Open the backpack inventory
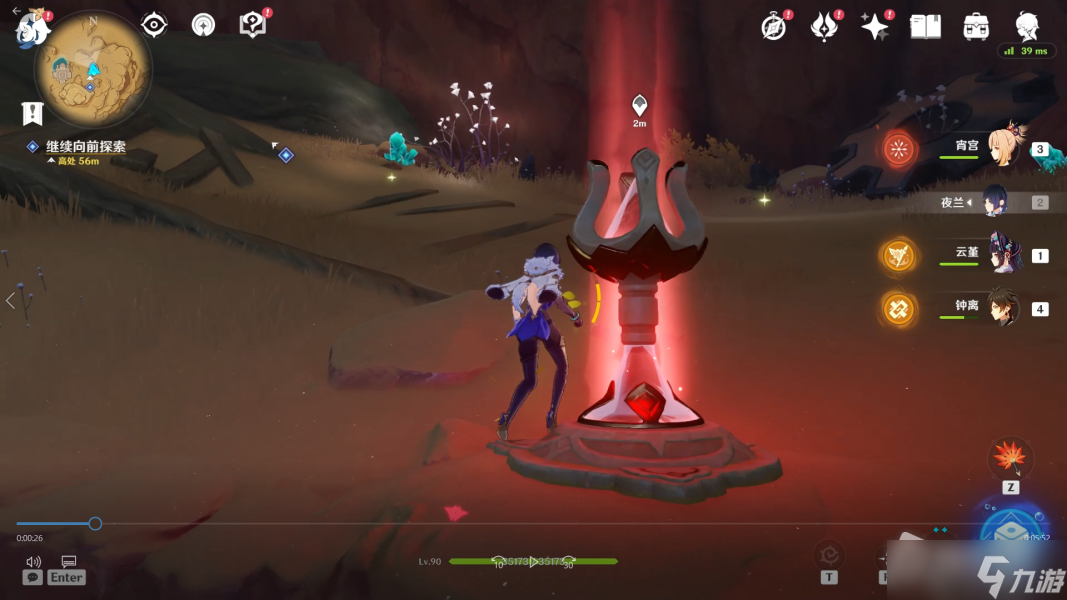 (x=976, y=27)
